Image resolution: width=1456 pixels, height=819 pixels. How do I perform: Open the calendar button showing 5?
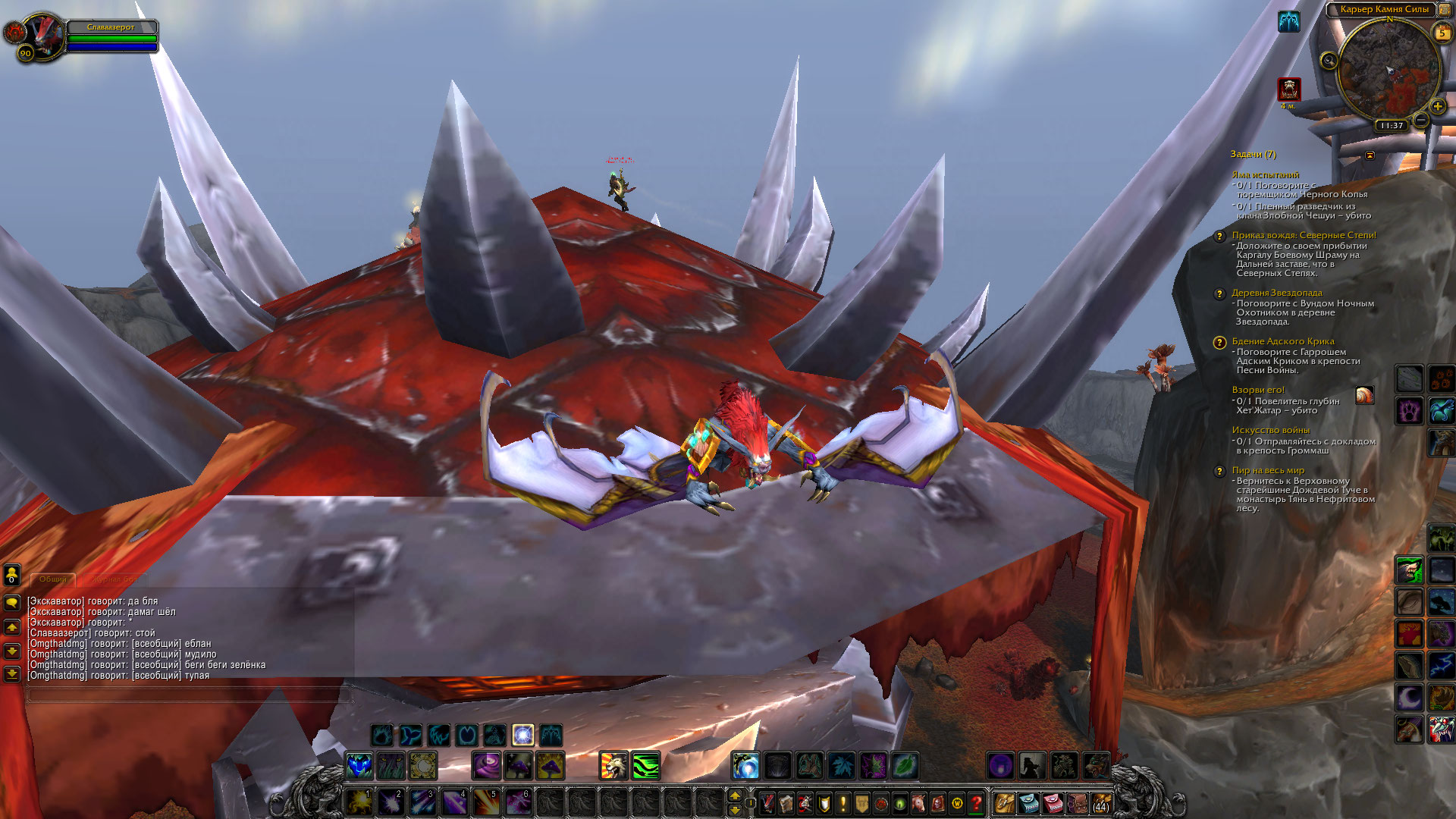[1442, 33]
